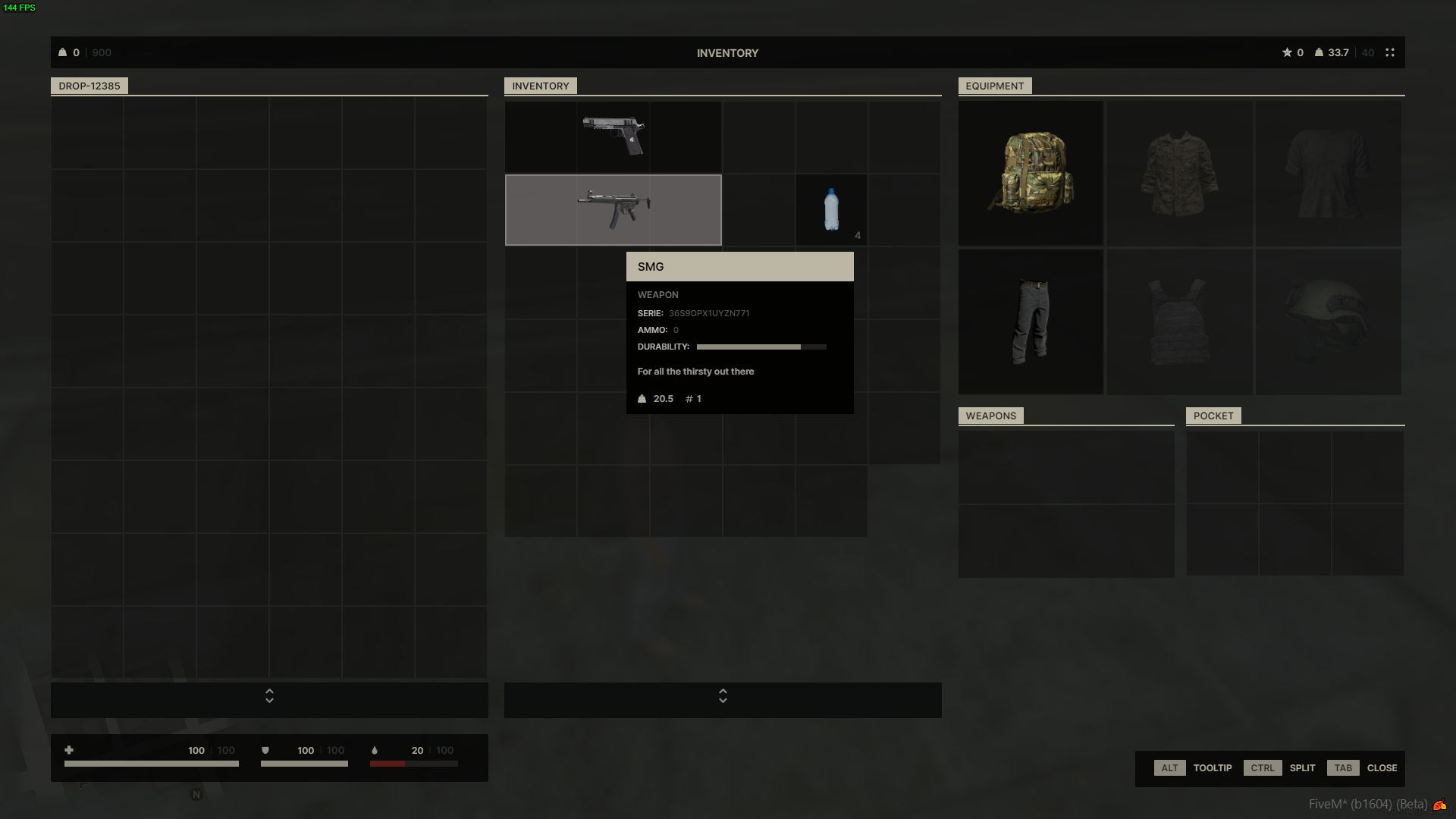Viewport: 1456px width, 819px height.
Task: Select the dark shirt equipment slot
Action: point(1328,173)
